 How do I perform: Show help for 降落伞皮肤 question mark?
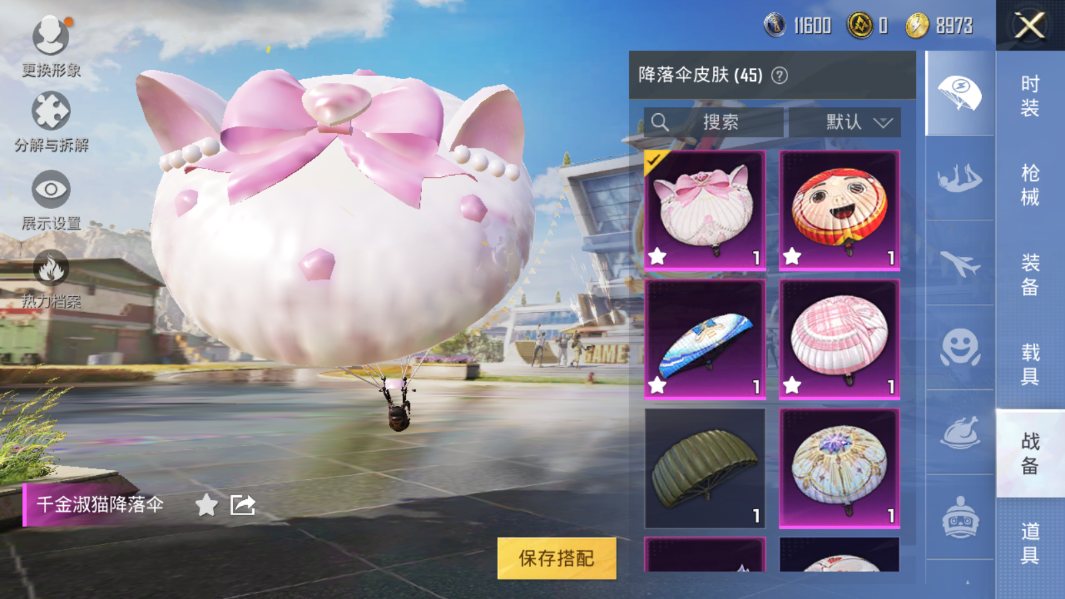780,76
